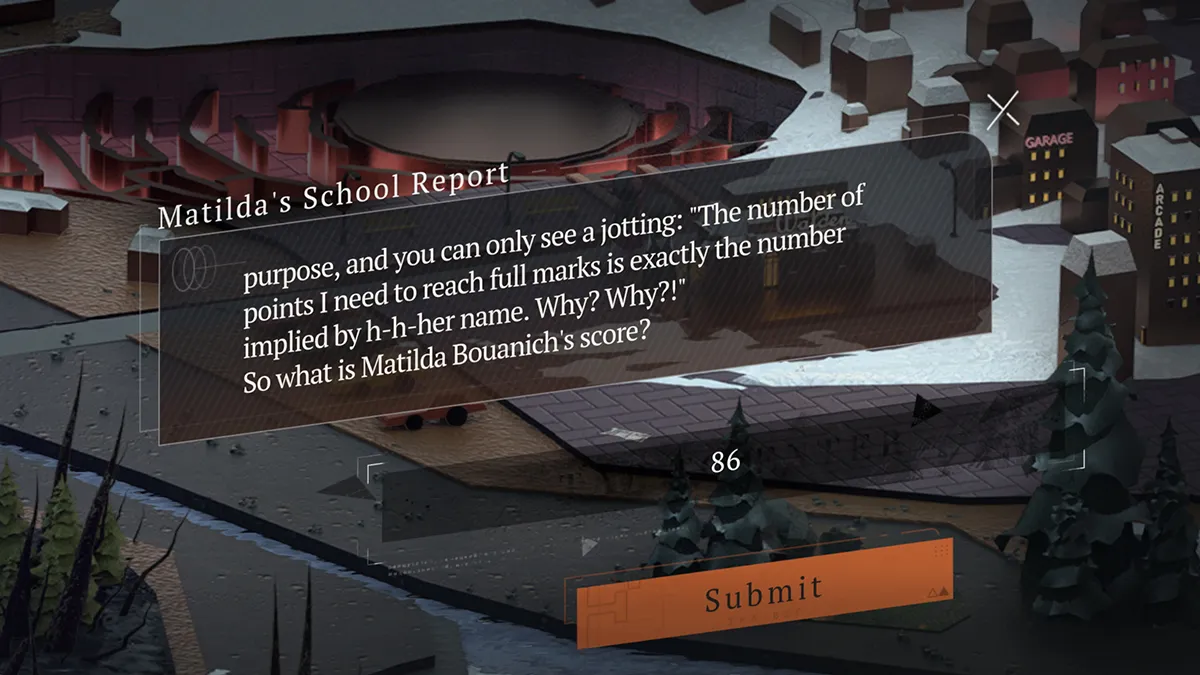
Task: Close the Matilda's School Report dialog
Action: pos(1002,111)
